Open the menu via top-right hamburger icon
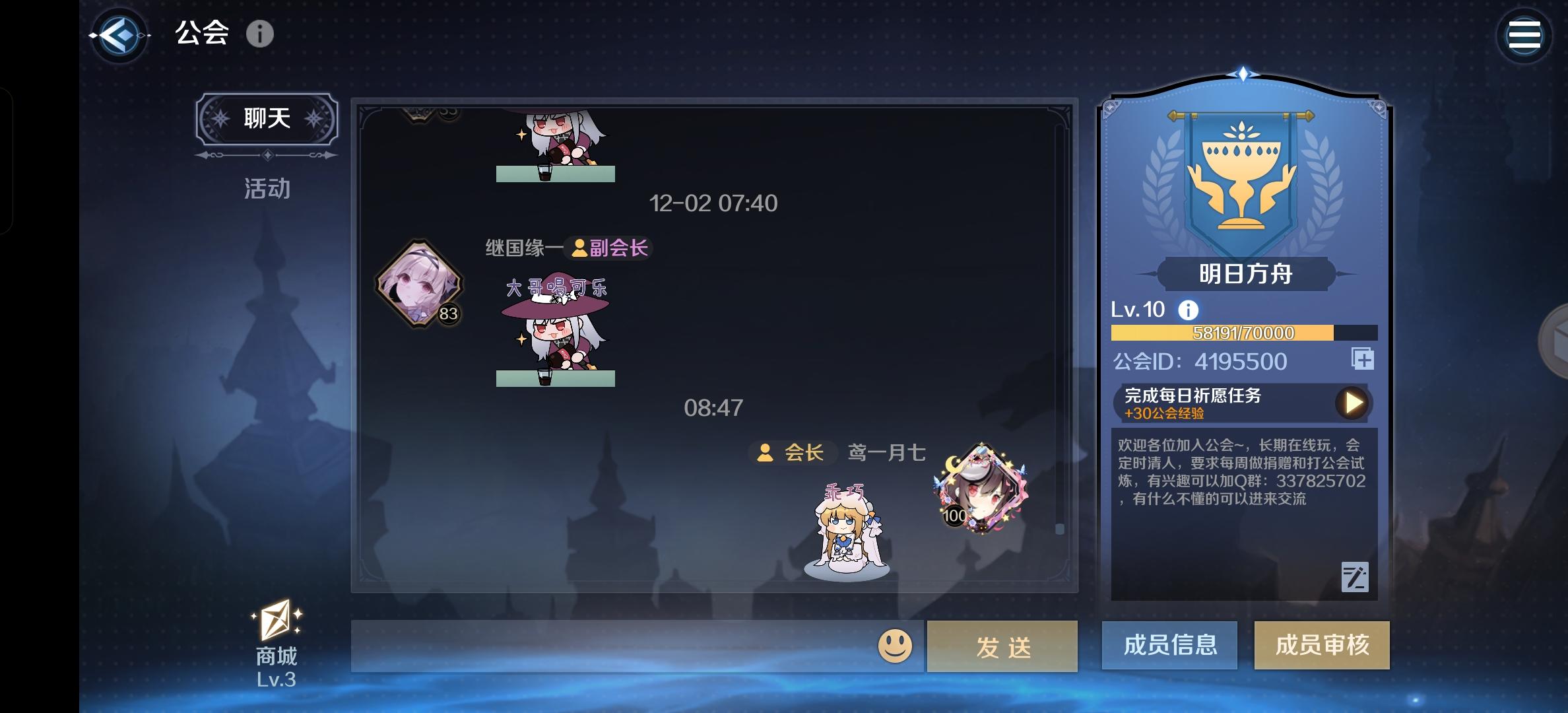 pyautogui.click(x=1524, y=35)
